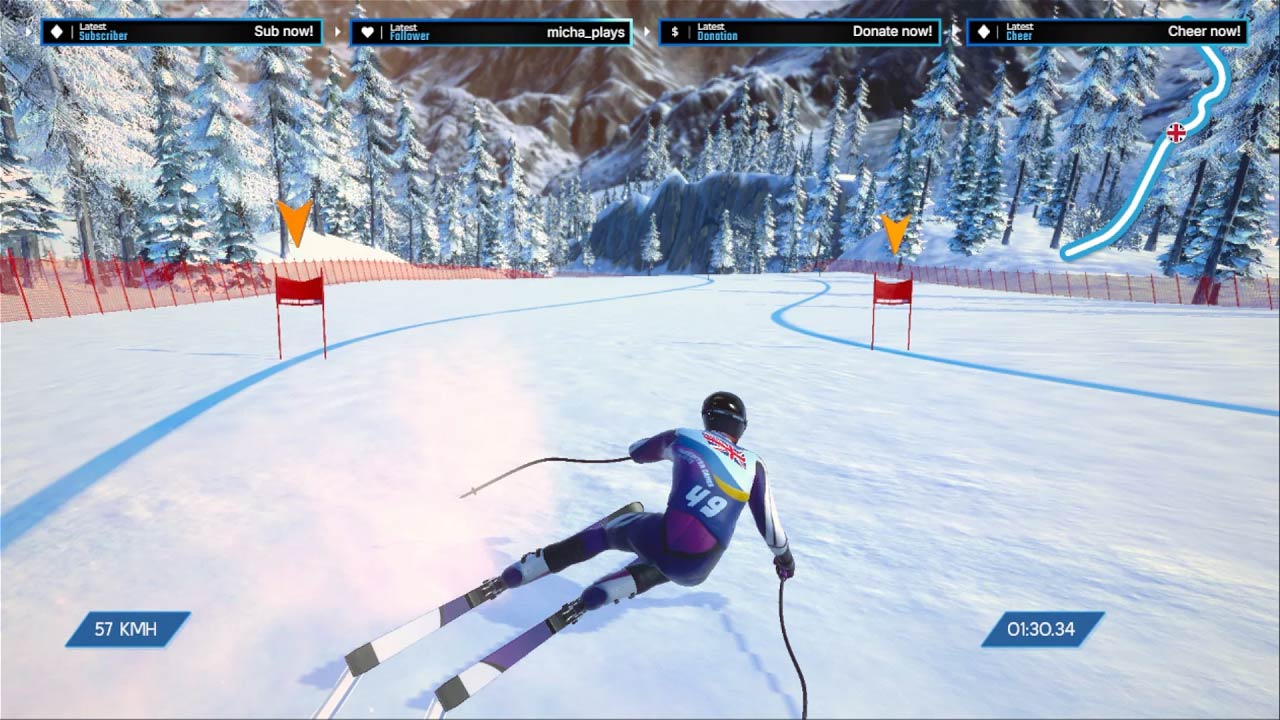The image size is (1280, 720).
Task: Expand the arrow between Donation and Cheer panels
Action: pyautogui.click(x=957, y=31)
